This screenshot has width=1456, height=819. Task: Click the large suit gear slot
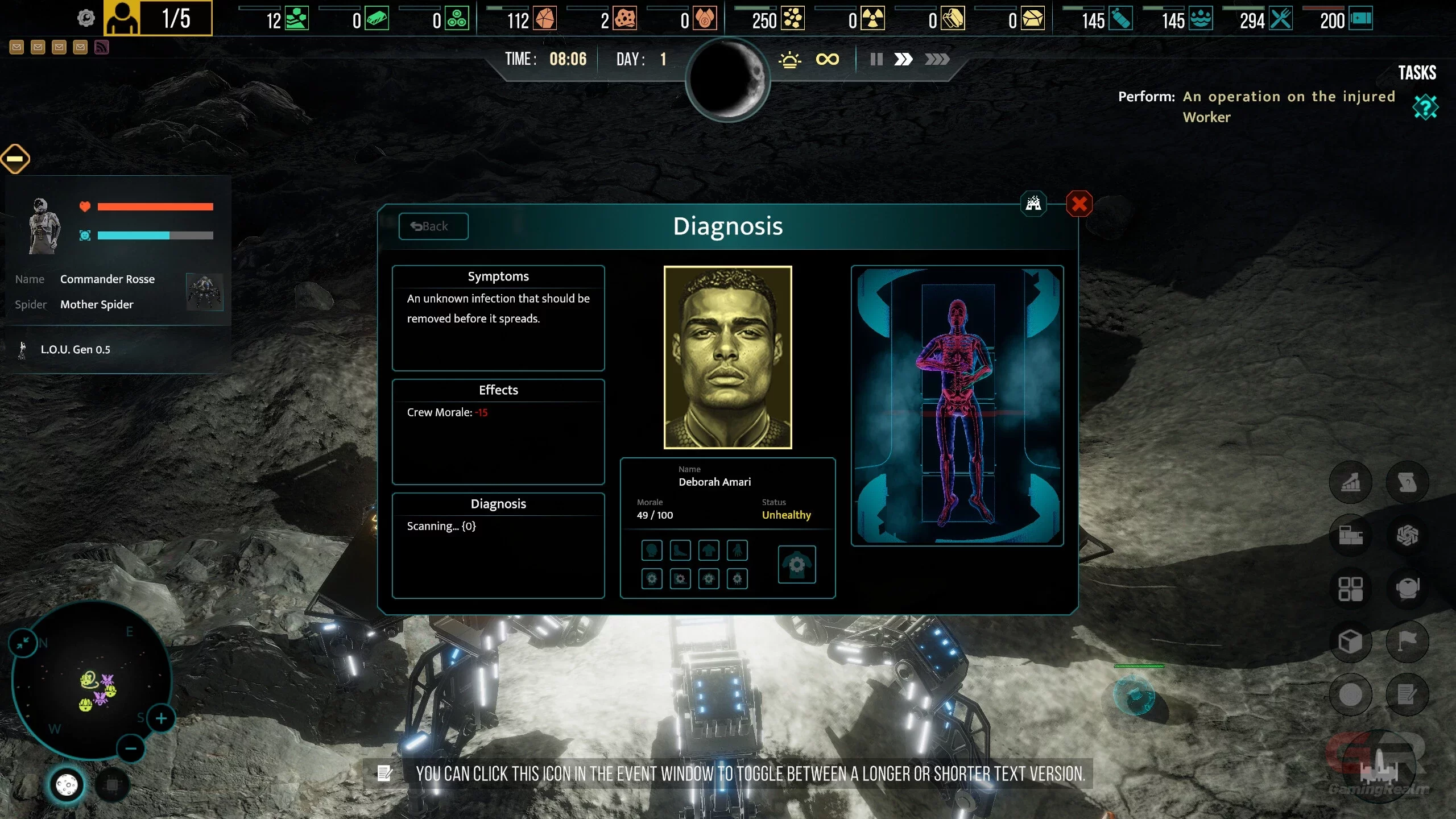(x=796, y=564)
